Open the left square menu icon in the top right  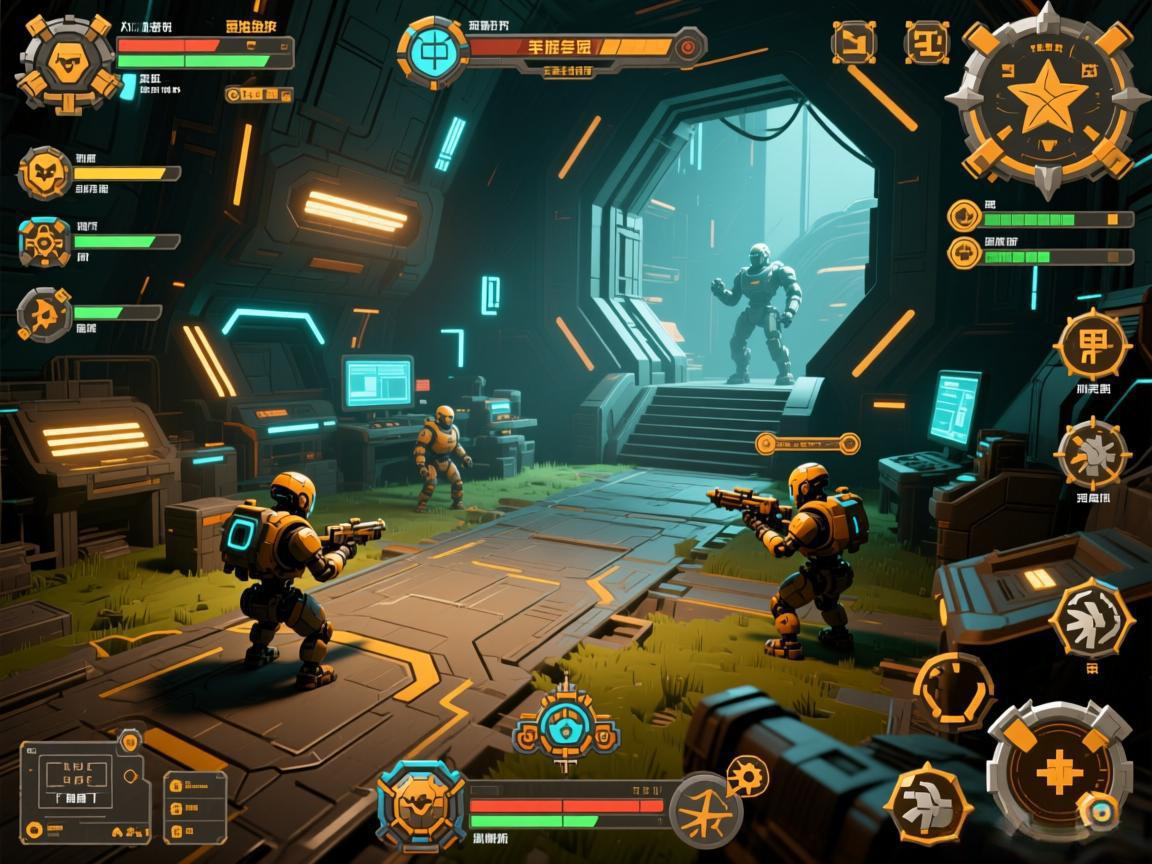click(854, 42)
